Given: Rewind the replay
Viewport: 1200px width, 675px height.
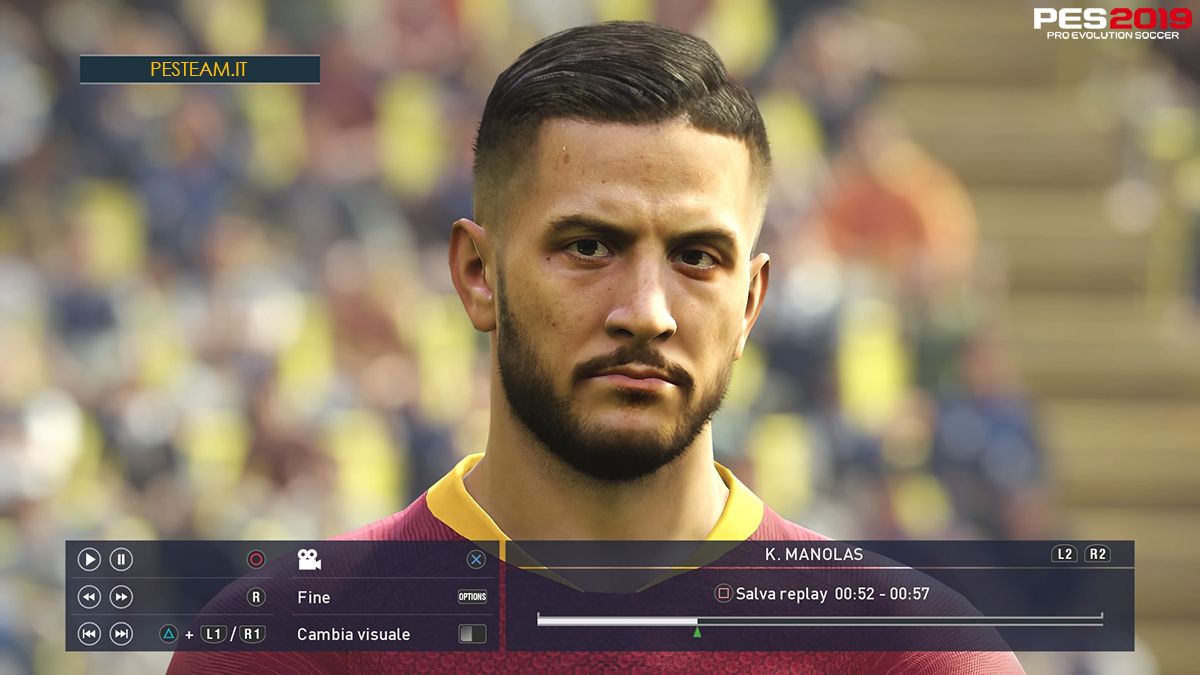Looking at the screenshot, I should tap(89, 597).
